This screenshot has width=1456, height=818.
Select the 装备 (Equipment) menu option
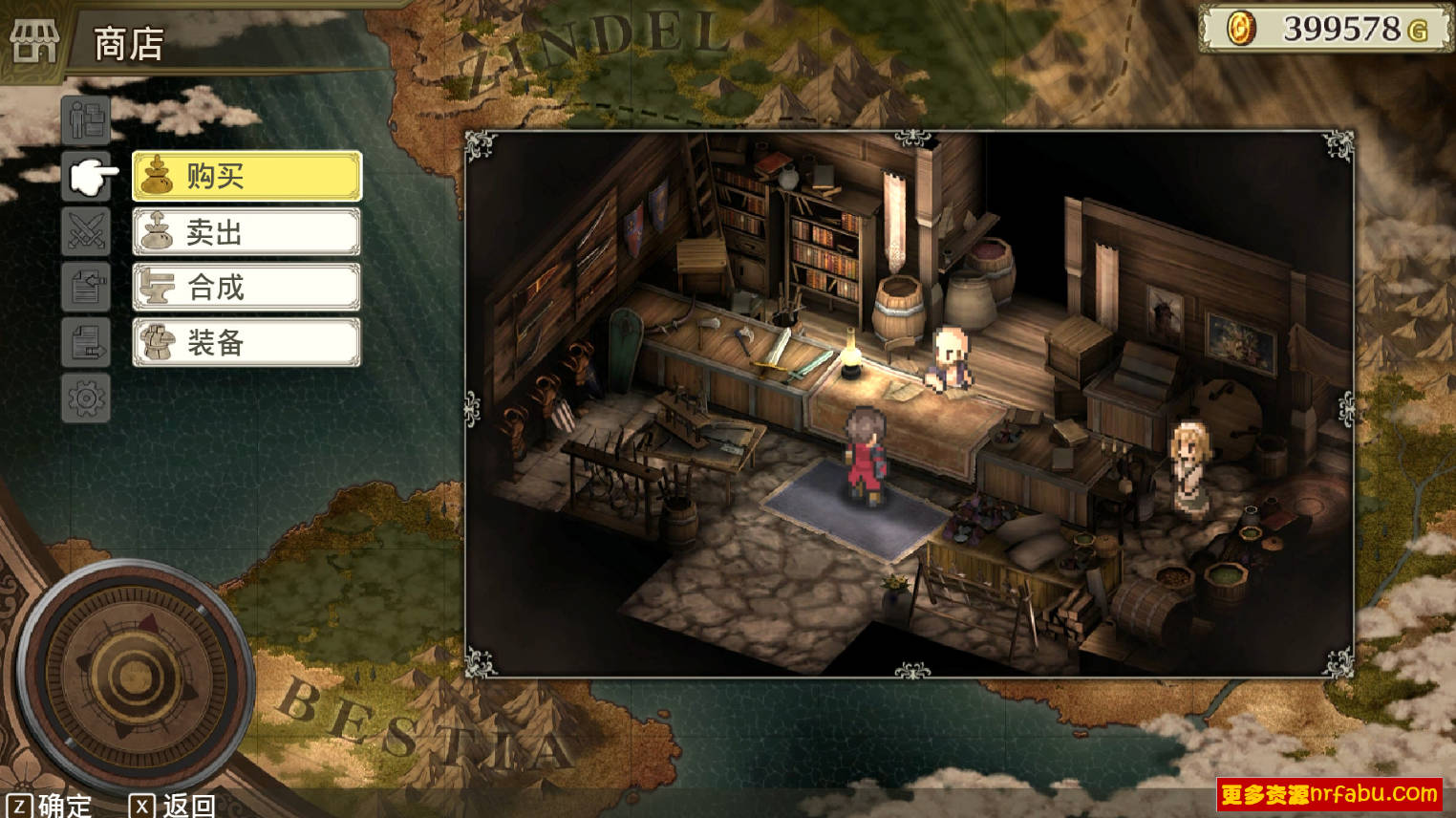pos(246,342)
